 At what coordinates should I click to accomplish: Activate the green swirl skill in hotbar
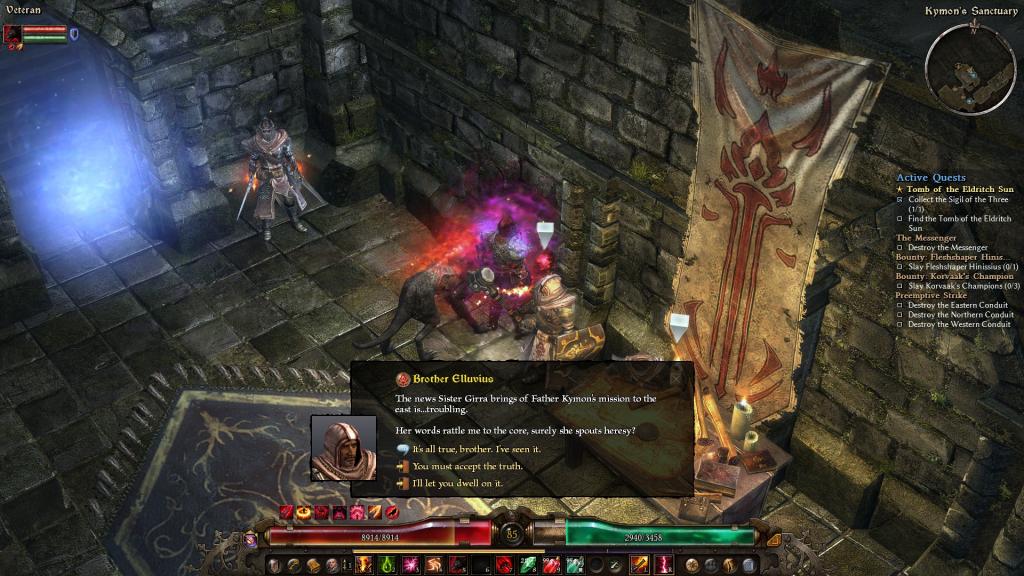[387, 565]
